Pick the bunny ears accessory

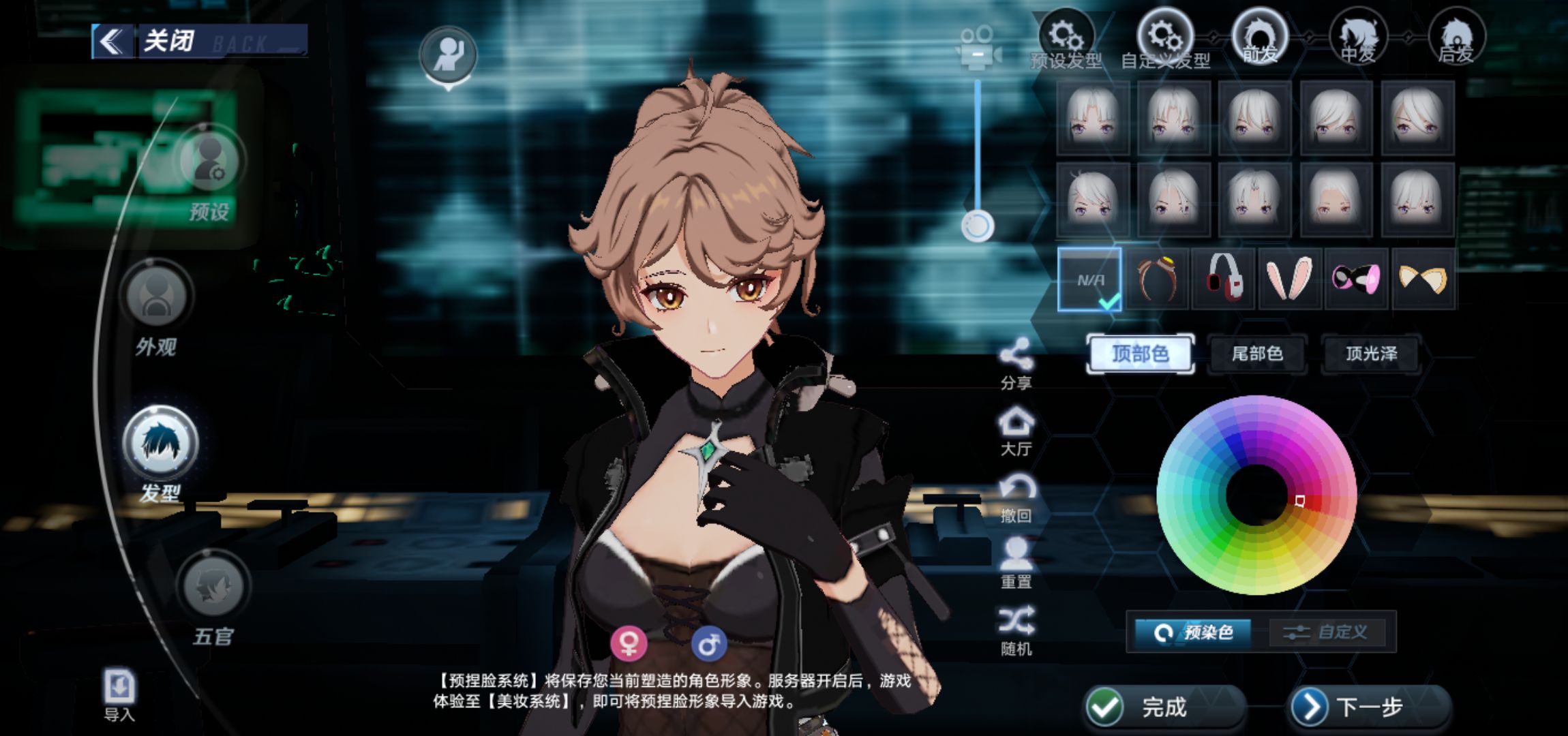[x=1289, y=279]
